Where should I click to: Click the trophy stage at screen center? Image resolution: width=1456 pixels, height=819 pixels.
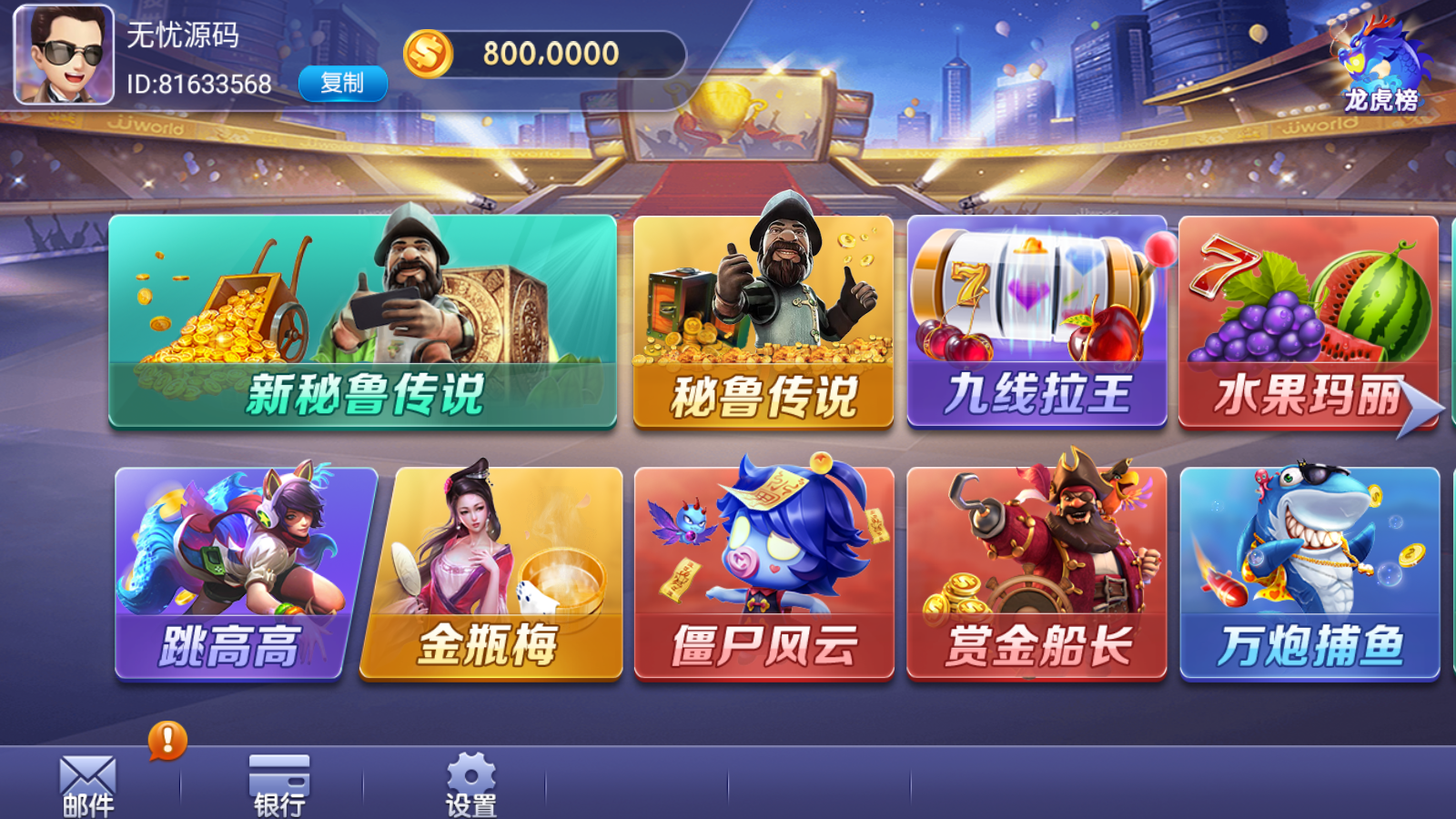723,109
